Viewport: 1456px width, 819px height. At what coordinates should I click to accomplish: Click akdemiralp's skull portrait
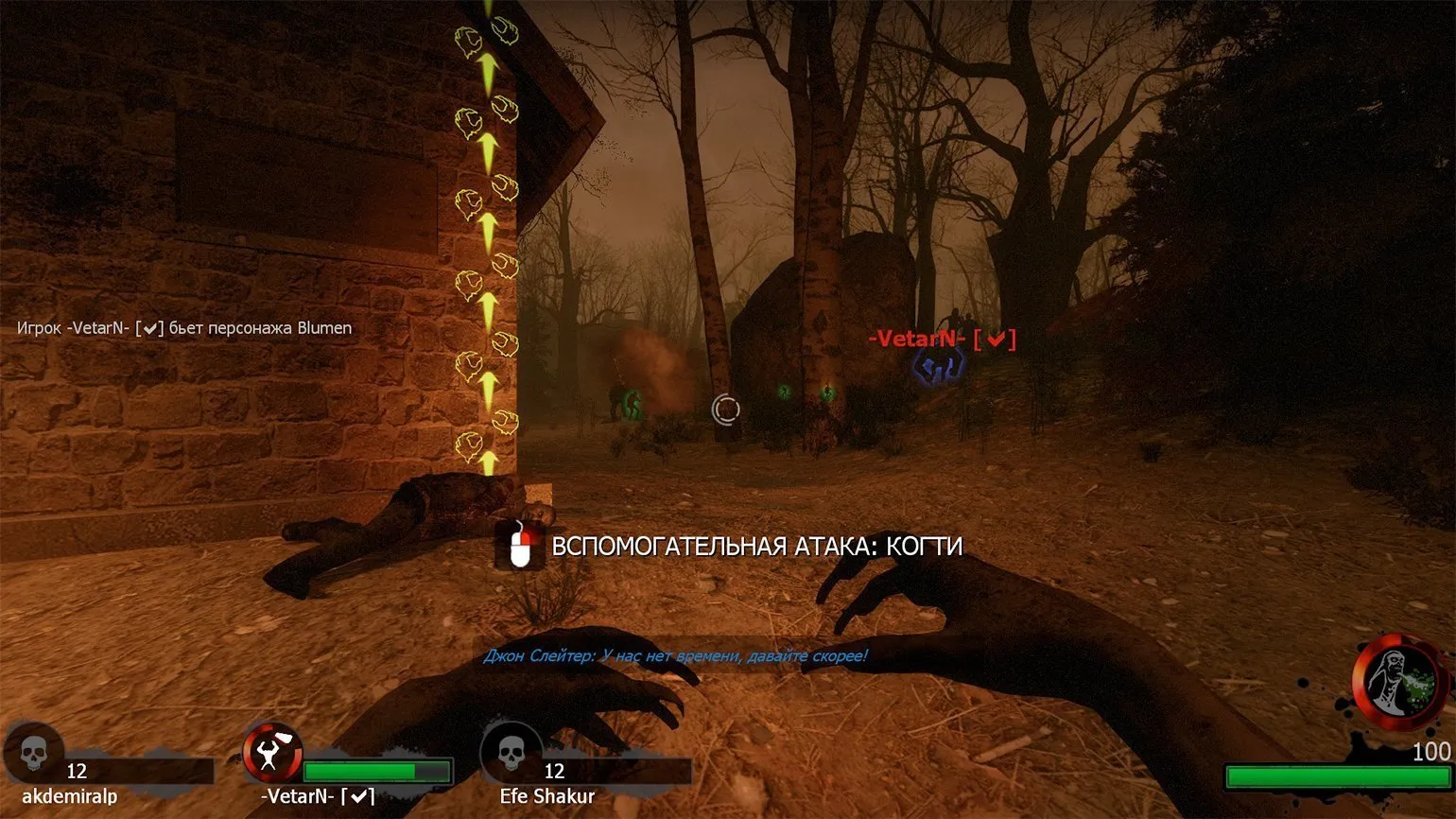pyautogui.click(x=33, y=754)
